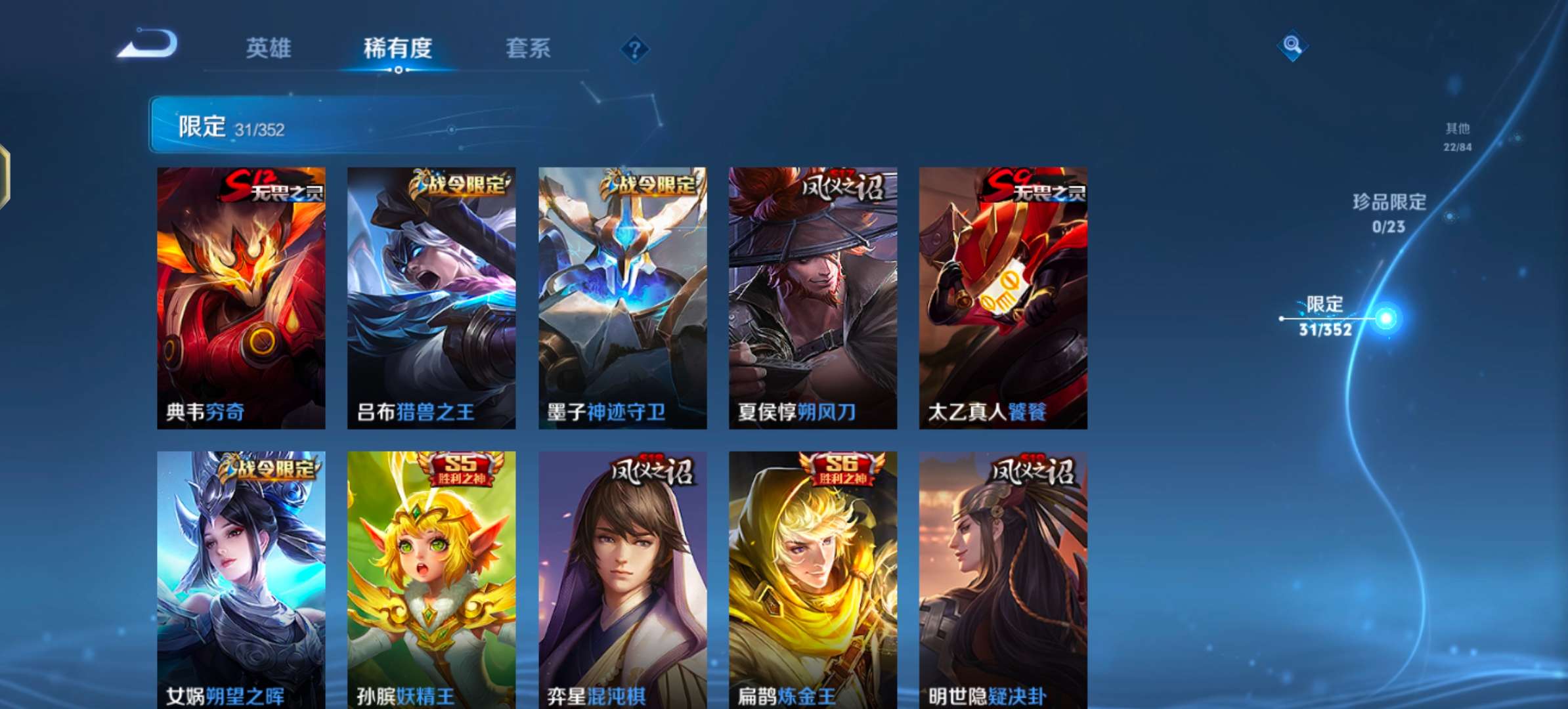Open the 弈星混沌棋 skin

(x=621, y=578)
